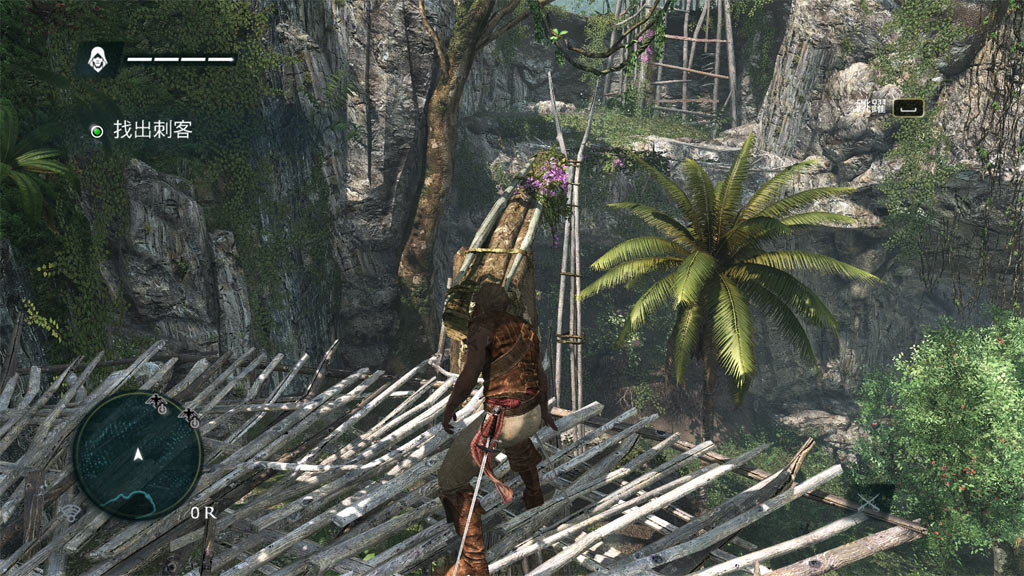1024x576 pixels.
Task: Click the signal waves icon beside minimap
Action: click(x=72, y=513)
